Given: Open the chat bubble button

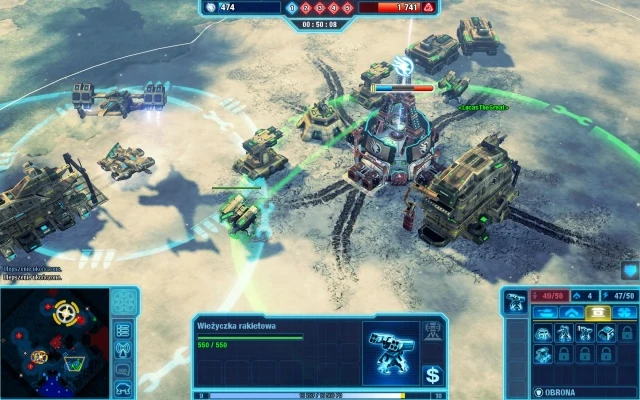Looking at the screenshot, I should click(124, 368).
